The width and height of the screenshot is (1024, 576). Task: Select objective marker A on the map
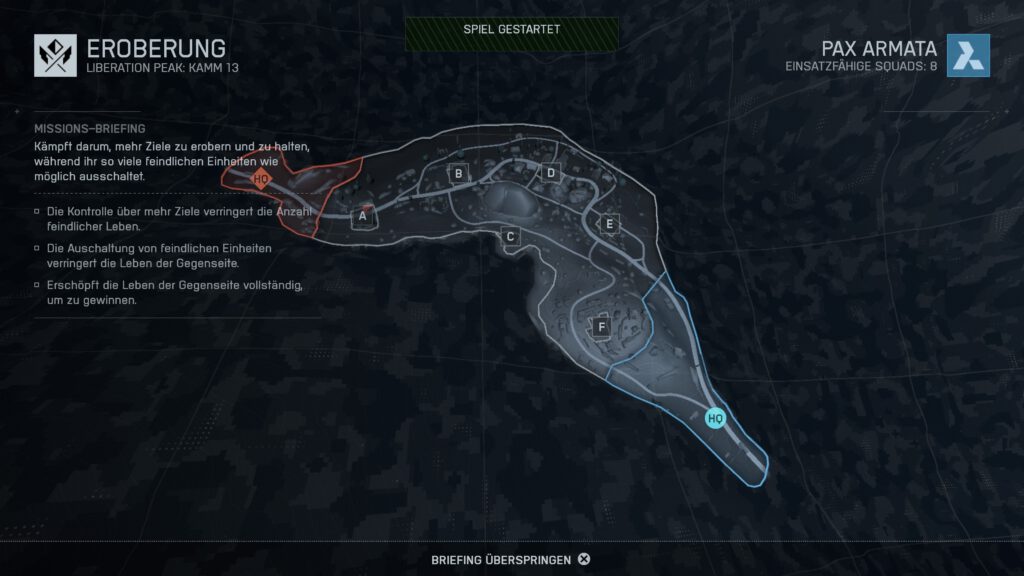364,215
